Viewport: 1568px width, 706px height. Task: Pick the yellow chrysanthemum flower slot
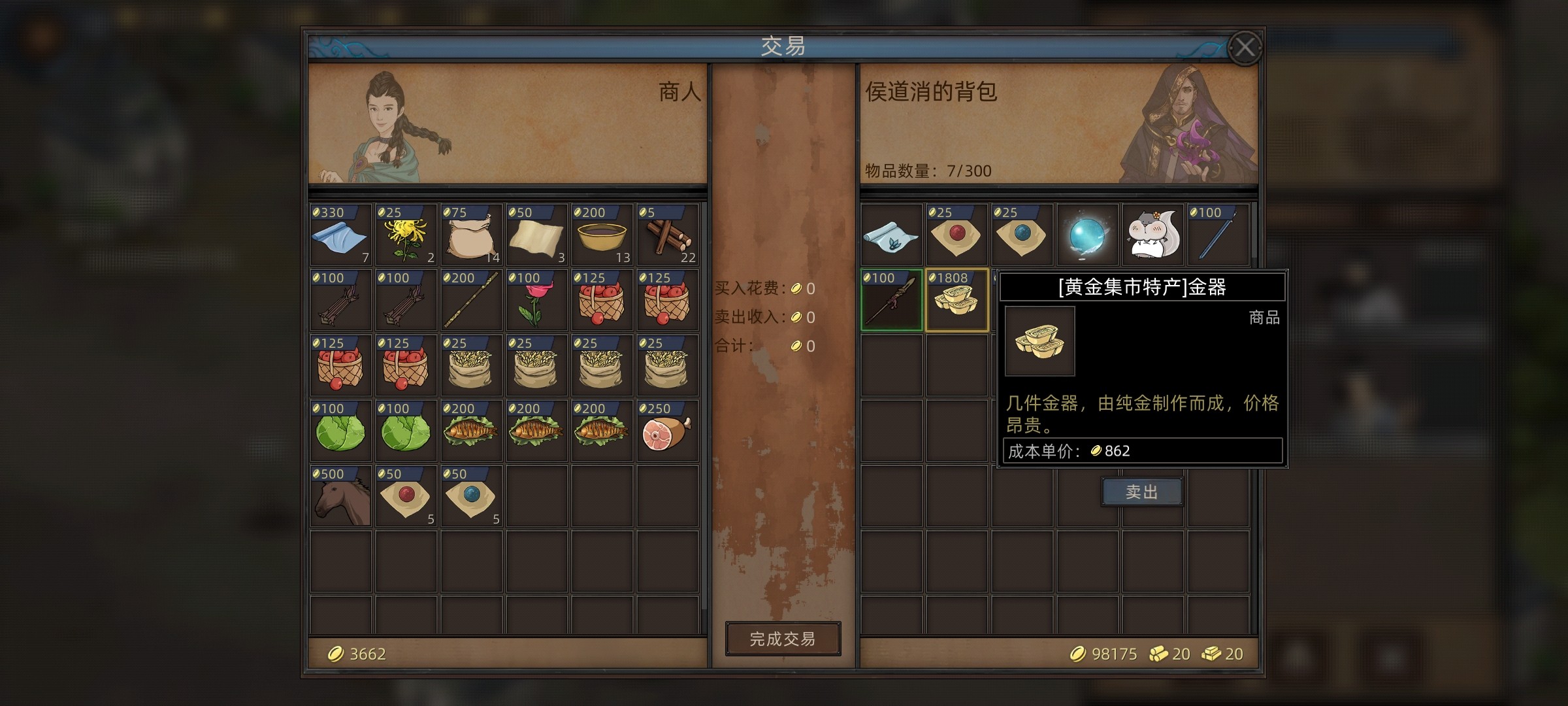(x=406, y=235)
